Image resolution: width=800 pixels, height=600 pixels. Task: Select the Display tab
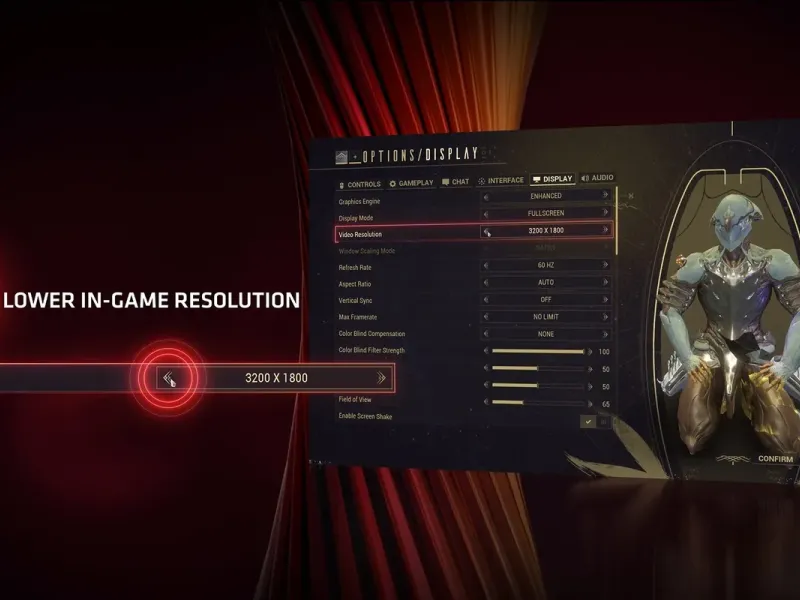(x=553, y=179)
